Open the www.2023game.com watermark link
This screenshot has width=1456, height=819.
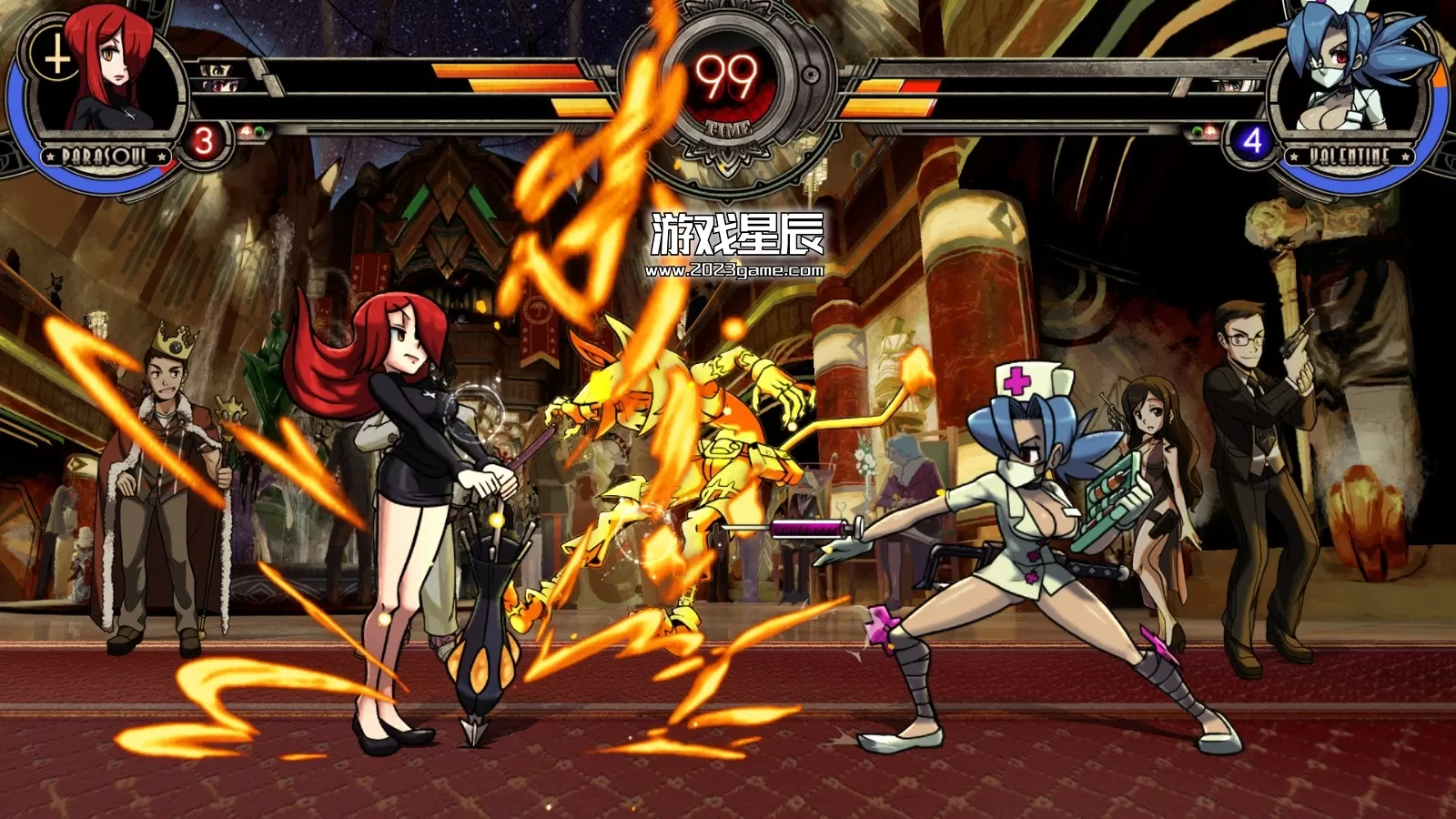[x=736, y=269]
